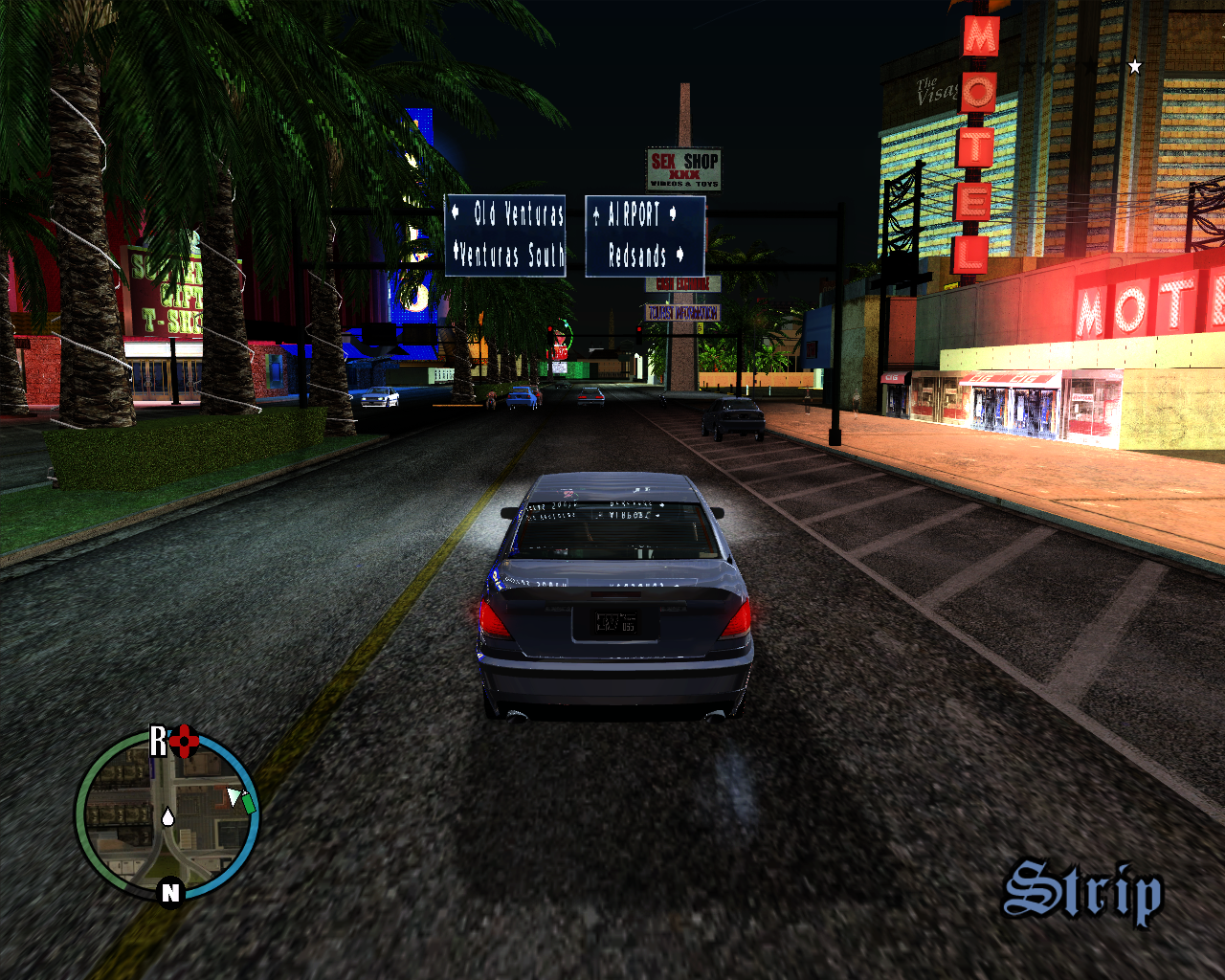1225x980 pixels.
Task: Select the red 'R' mission blip on radar
Action: pyautogui.click(x=158, y=739)
